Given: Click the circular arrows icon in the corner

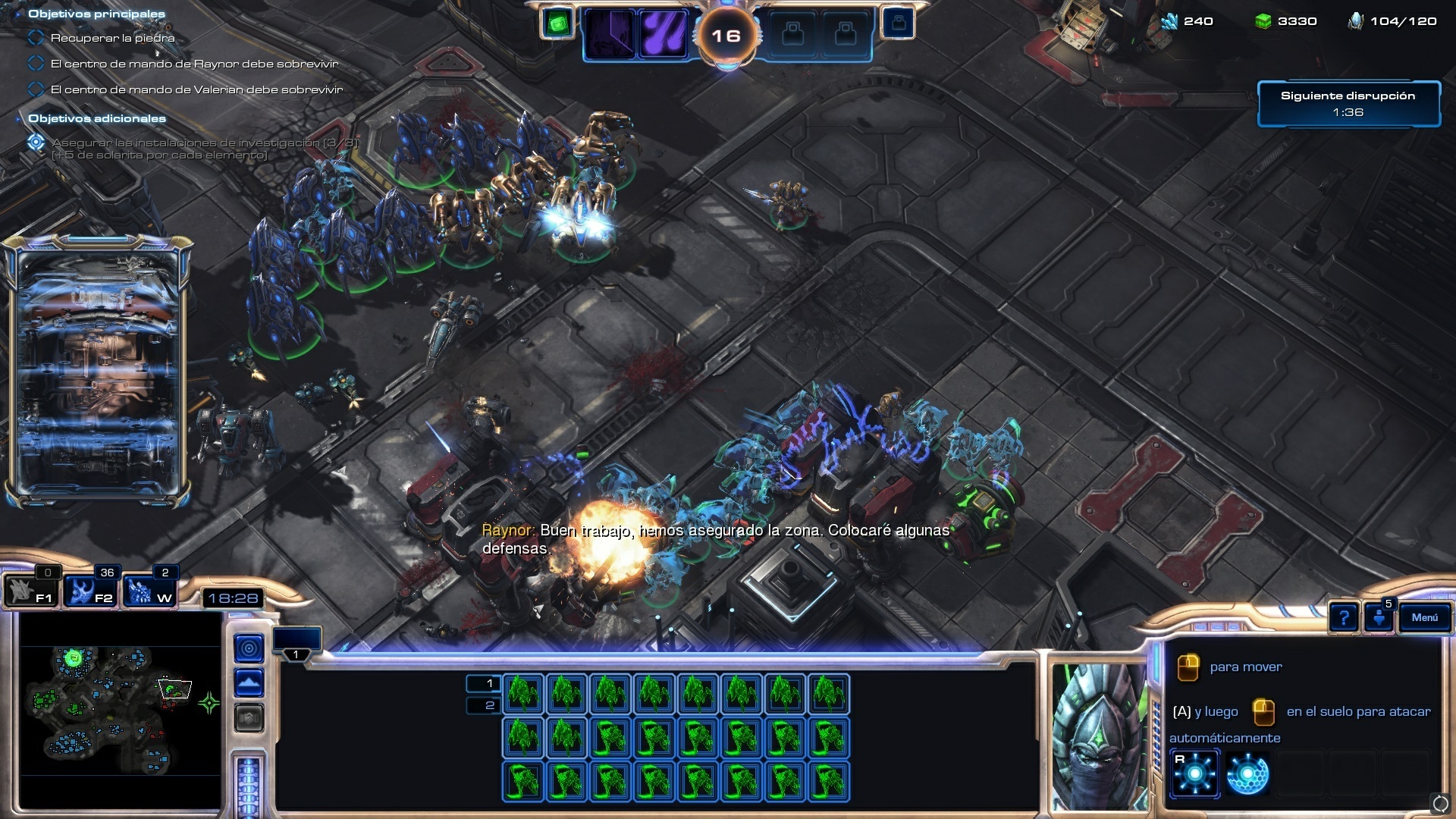Looking at the screenshot, I should pyautogui.click(x=1439, y=803).
